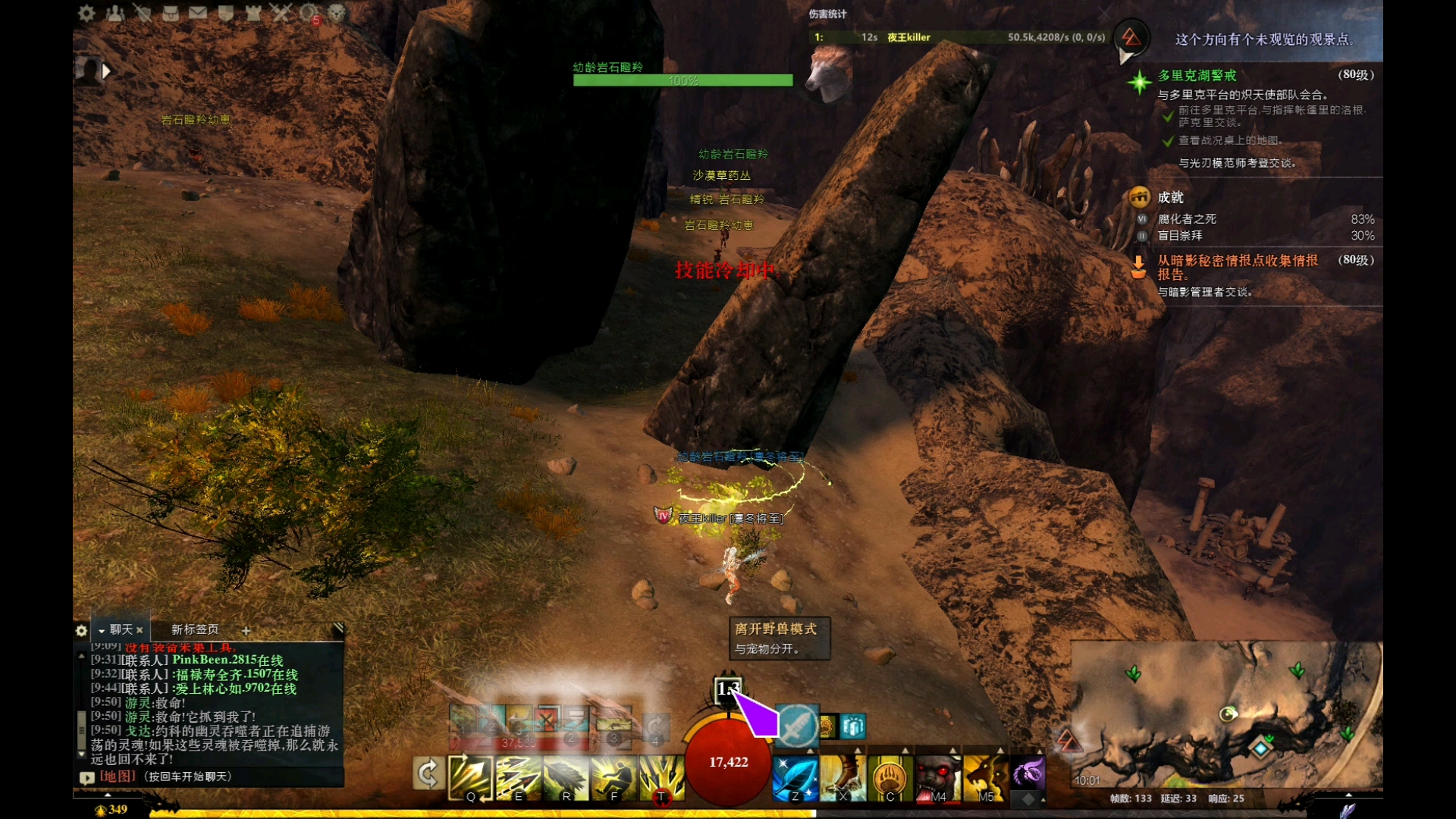Open the guild shield panel
The height and width of the screenshot is (819, 1456).
coord(225,13)
